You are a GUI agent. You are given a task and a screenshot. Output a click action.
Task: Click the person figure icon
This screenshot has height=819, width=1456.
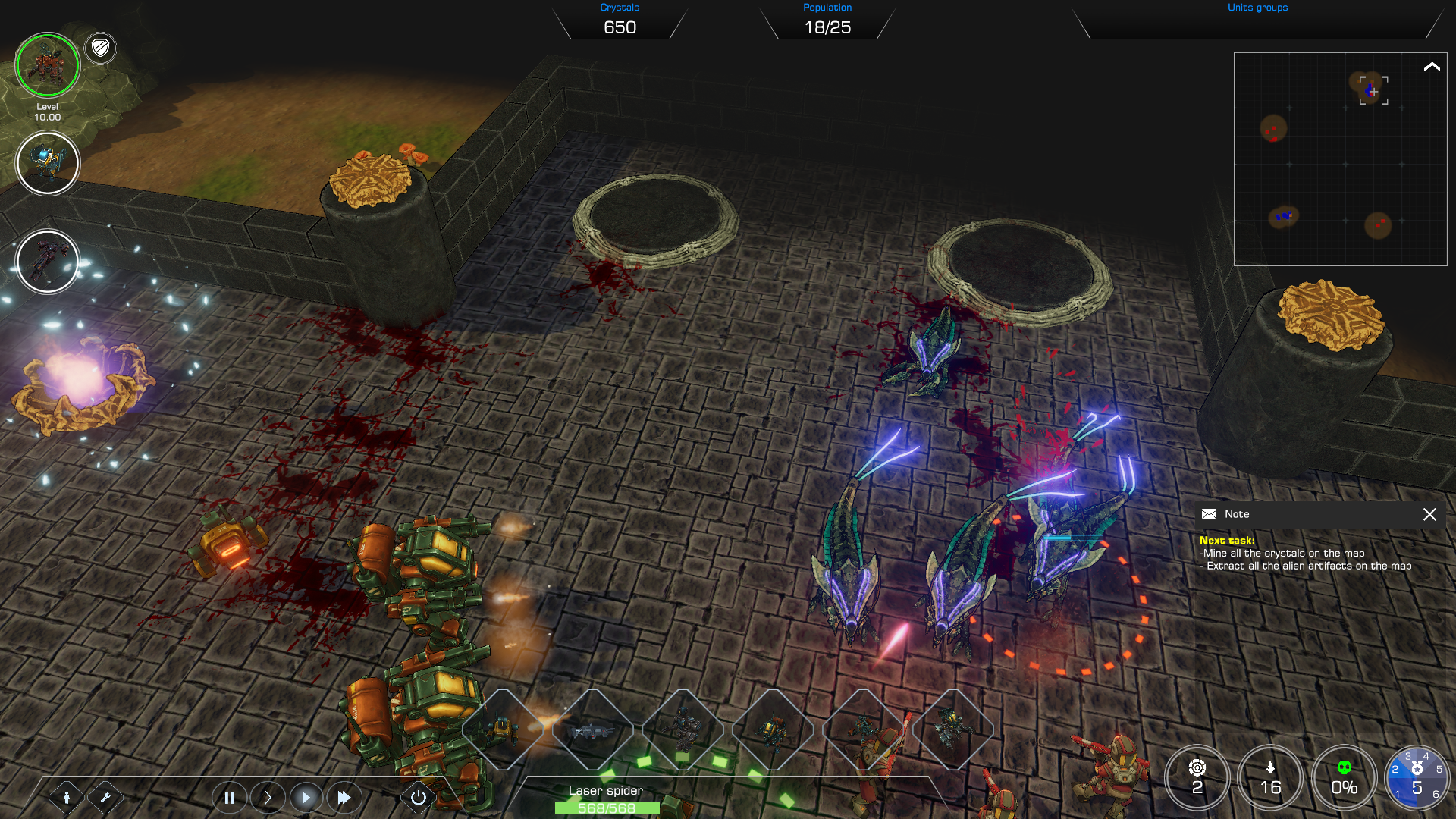tap(67, 797)
